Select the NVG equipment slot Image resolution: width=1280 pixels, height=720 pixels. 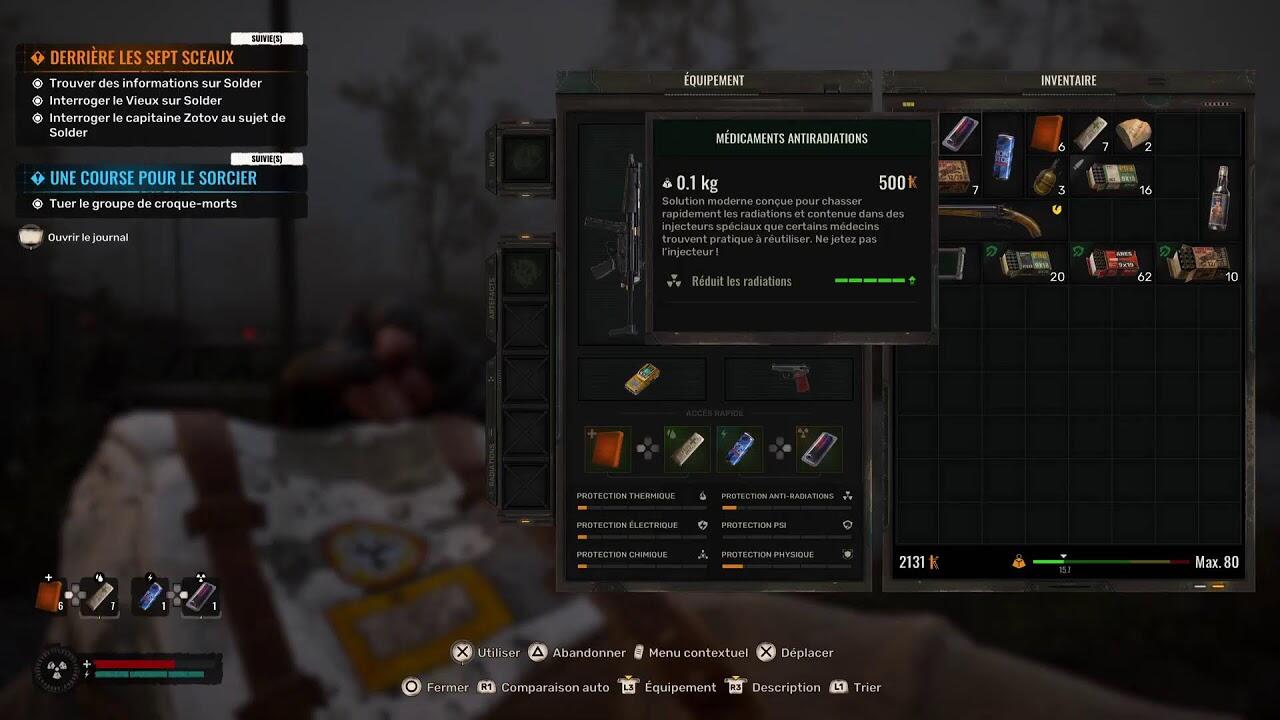(x=524, y=159)
